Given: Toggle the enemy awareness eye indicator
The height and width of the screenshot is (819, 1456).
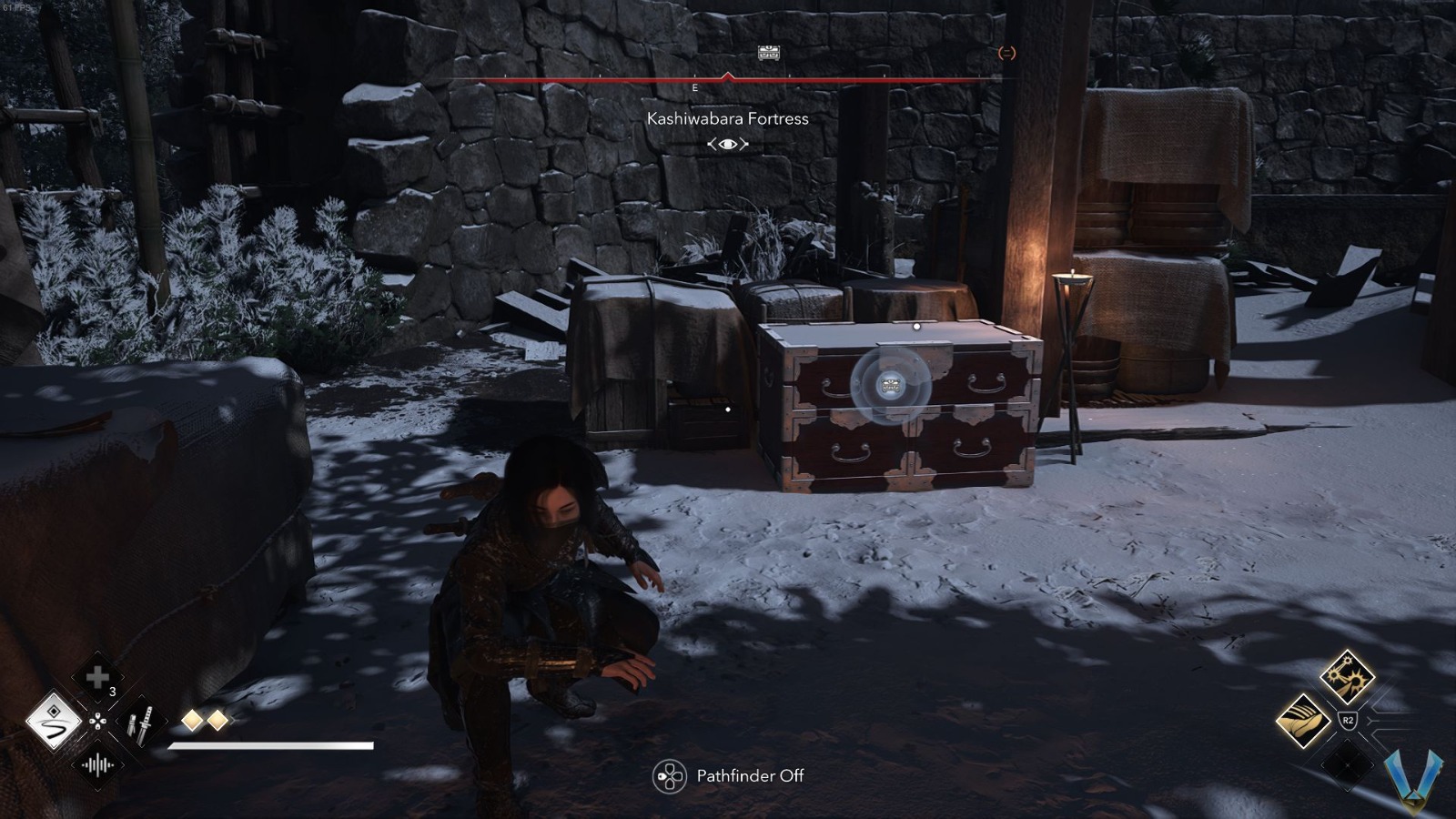Looking at the screenshot, I should tap(728, 144).
